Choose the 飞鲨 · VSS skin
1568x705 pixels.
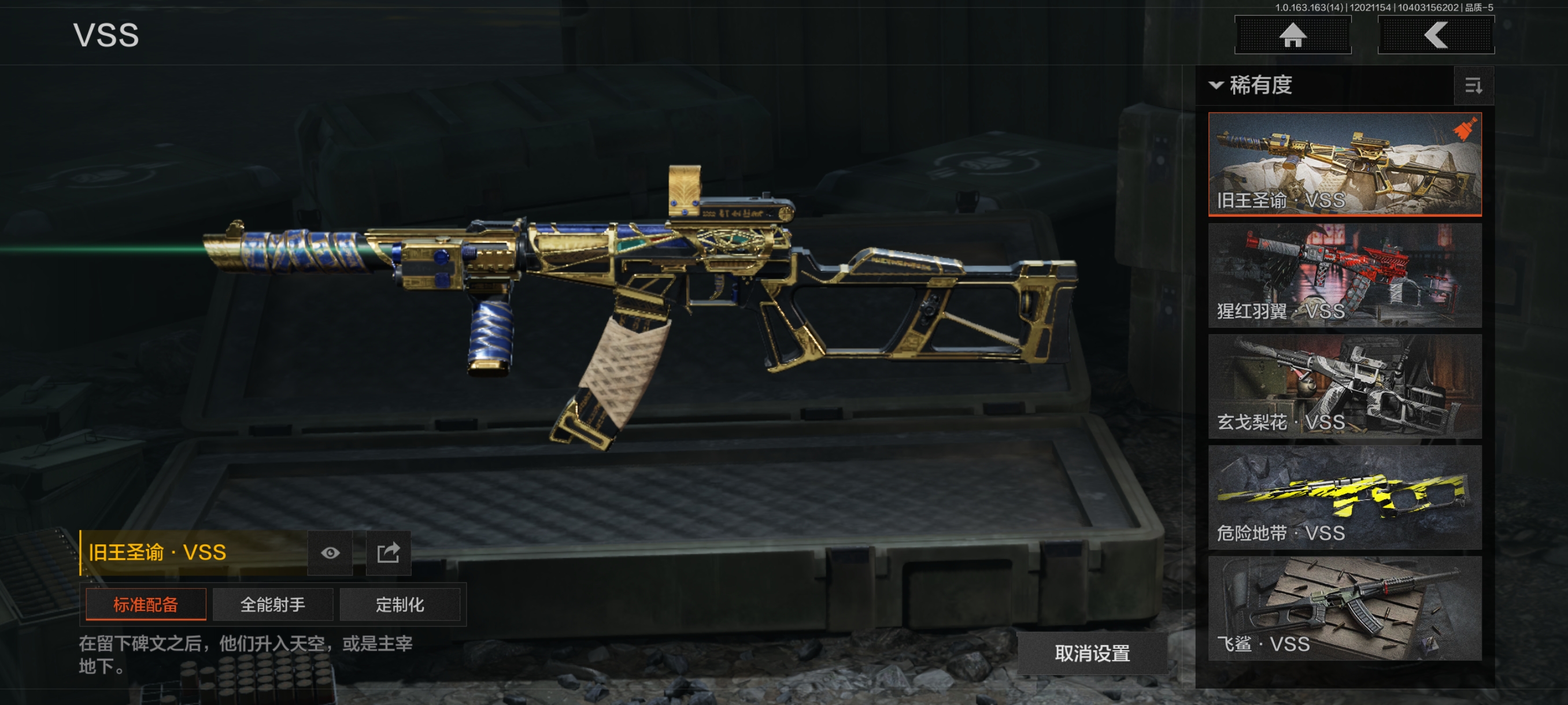point(1345,608)
